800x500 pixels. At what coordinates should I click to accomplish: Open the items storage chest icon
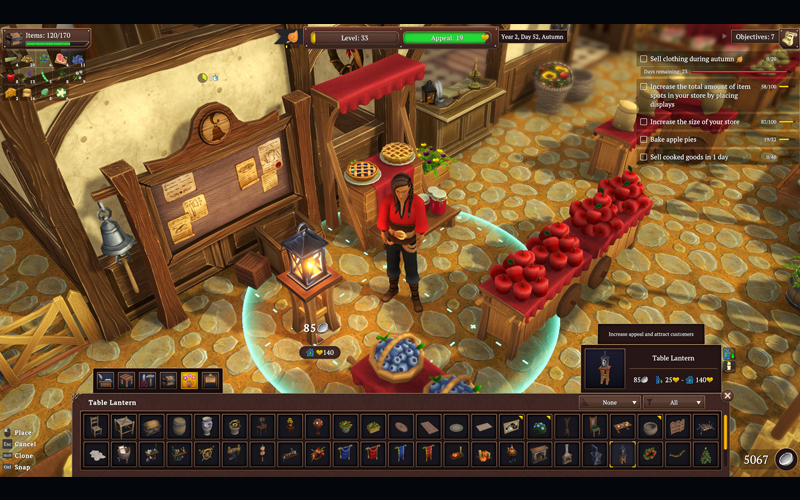pyautogui.click(x=14, y=38)
